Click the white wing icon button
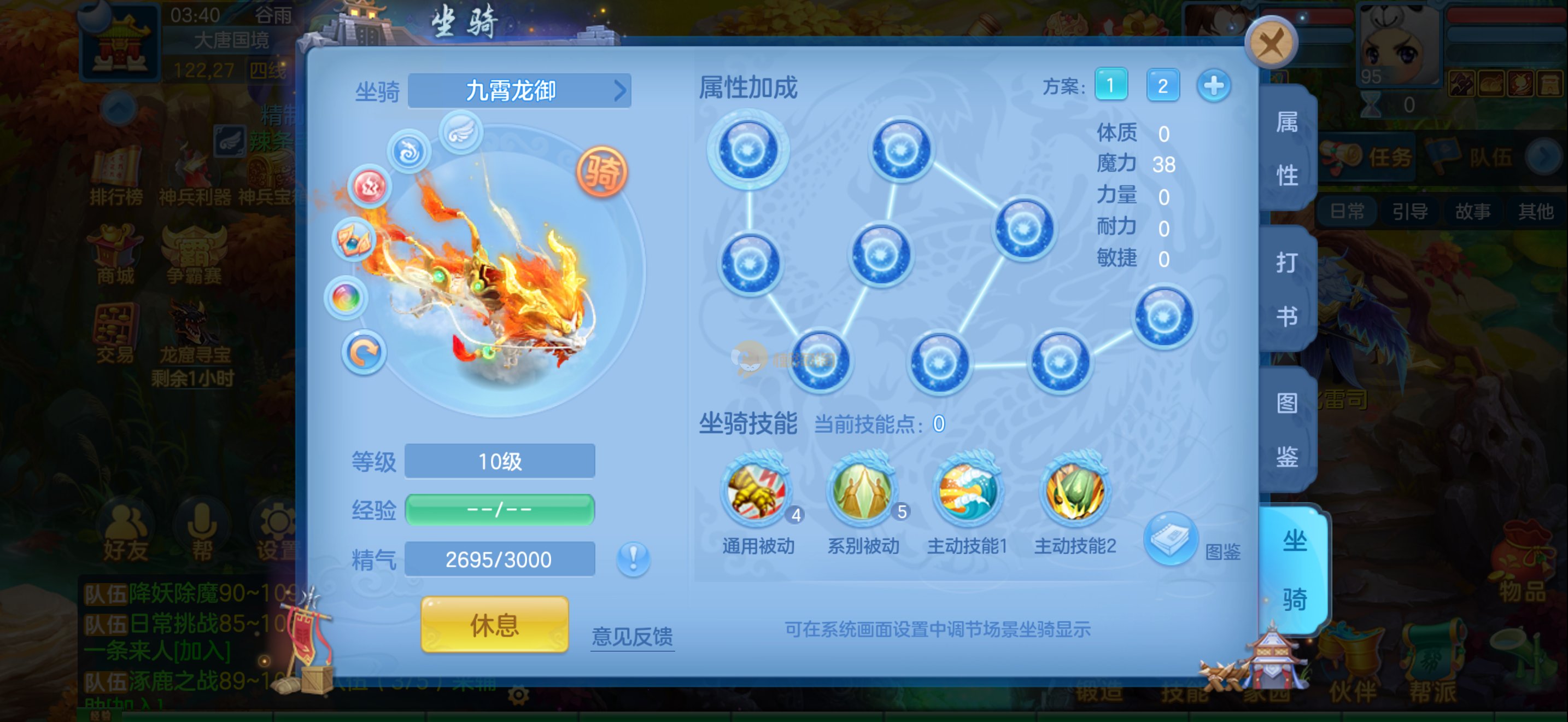 click(x=461, y=132)
